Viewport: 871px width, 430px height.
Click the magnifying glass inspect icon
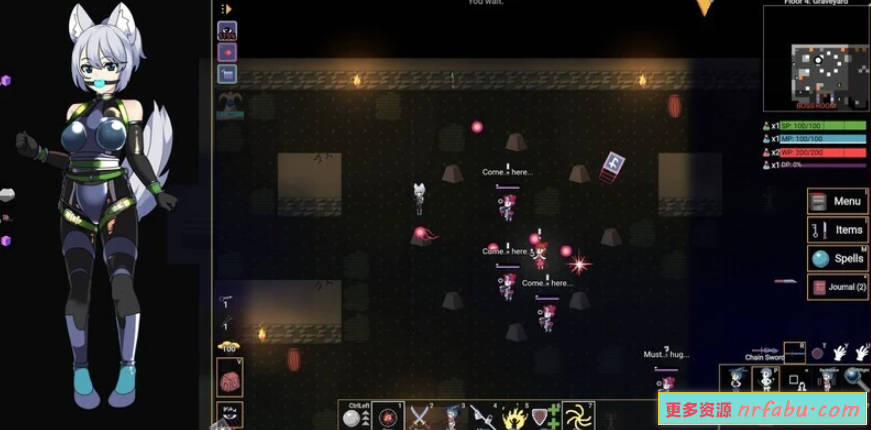point(855,378)
